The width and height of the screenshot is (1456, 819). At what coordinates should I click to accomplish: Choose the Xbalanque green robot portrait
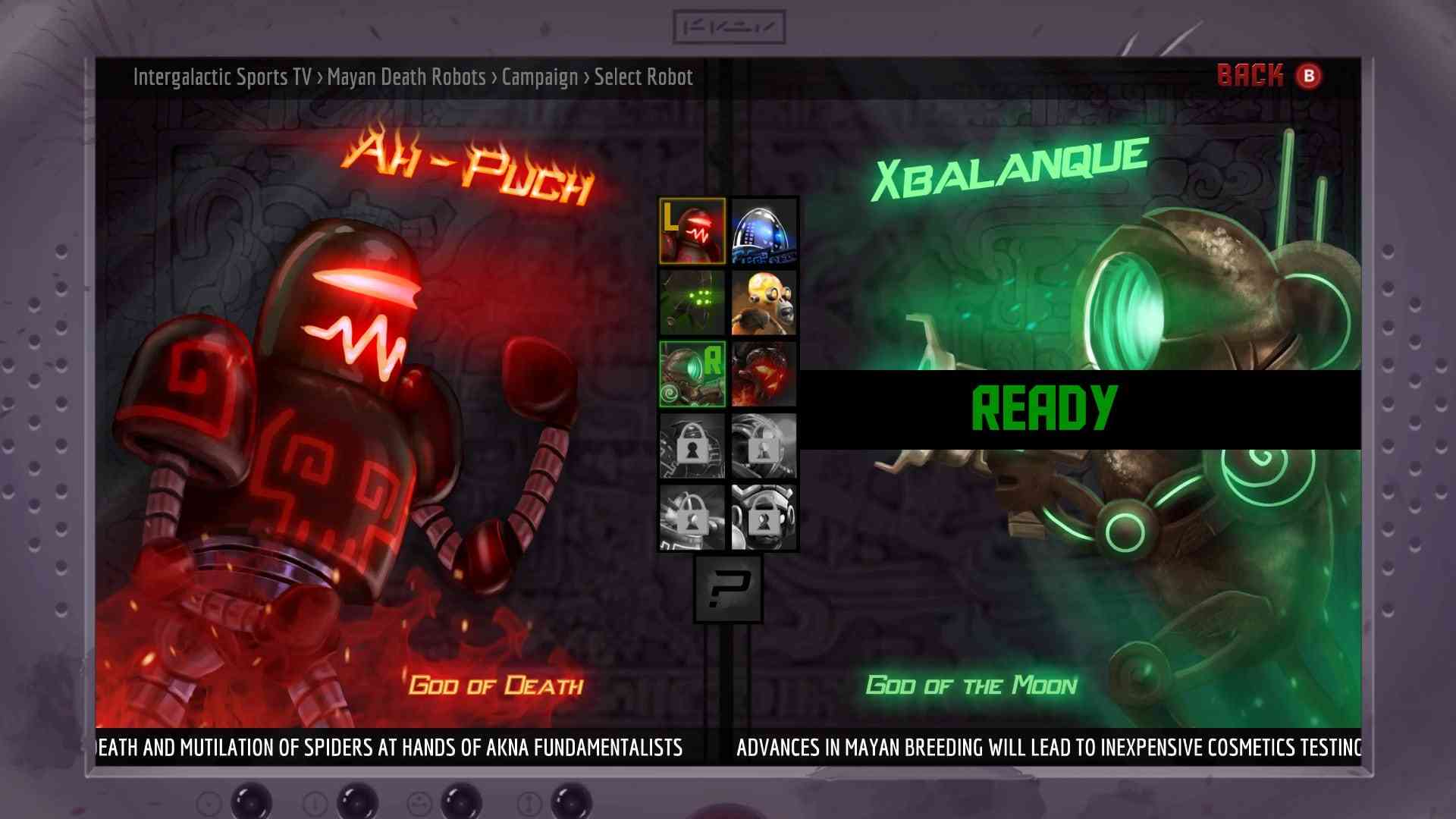pos(692,375)
